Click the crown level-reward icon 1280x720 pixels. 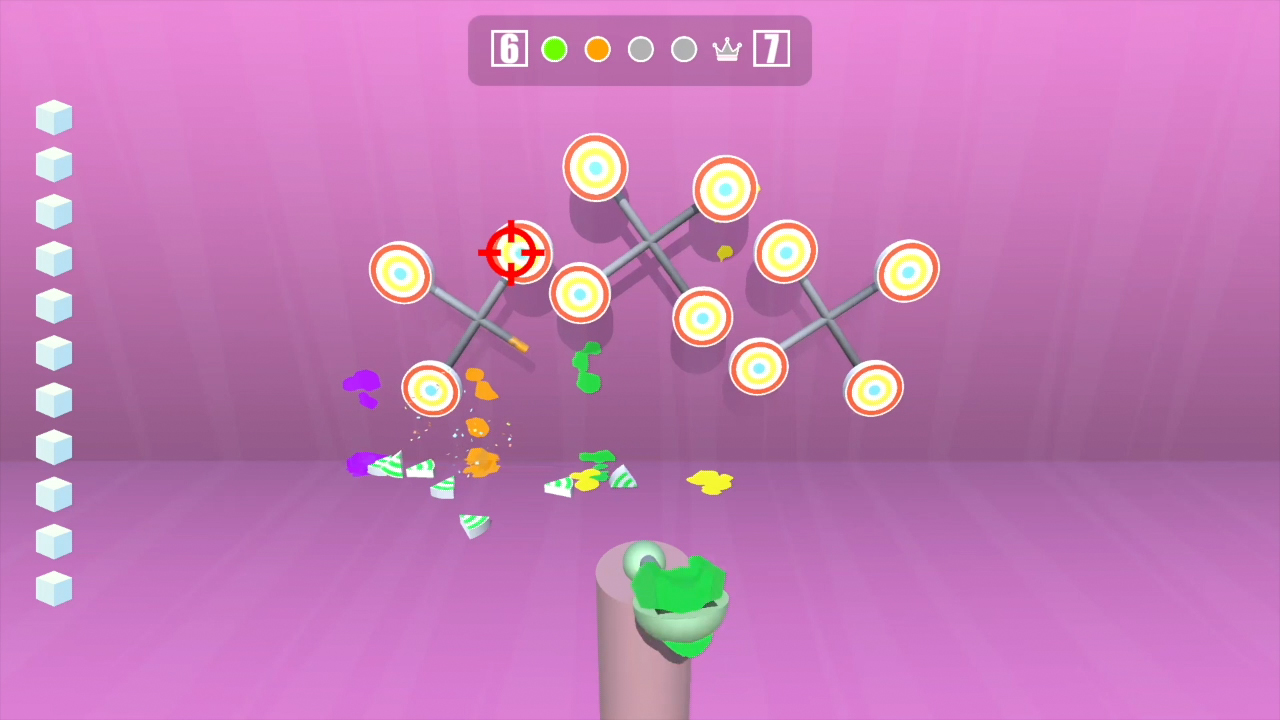(727, 48)
